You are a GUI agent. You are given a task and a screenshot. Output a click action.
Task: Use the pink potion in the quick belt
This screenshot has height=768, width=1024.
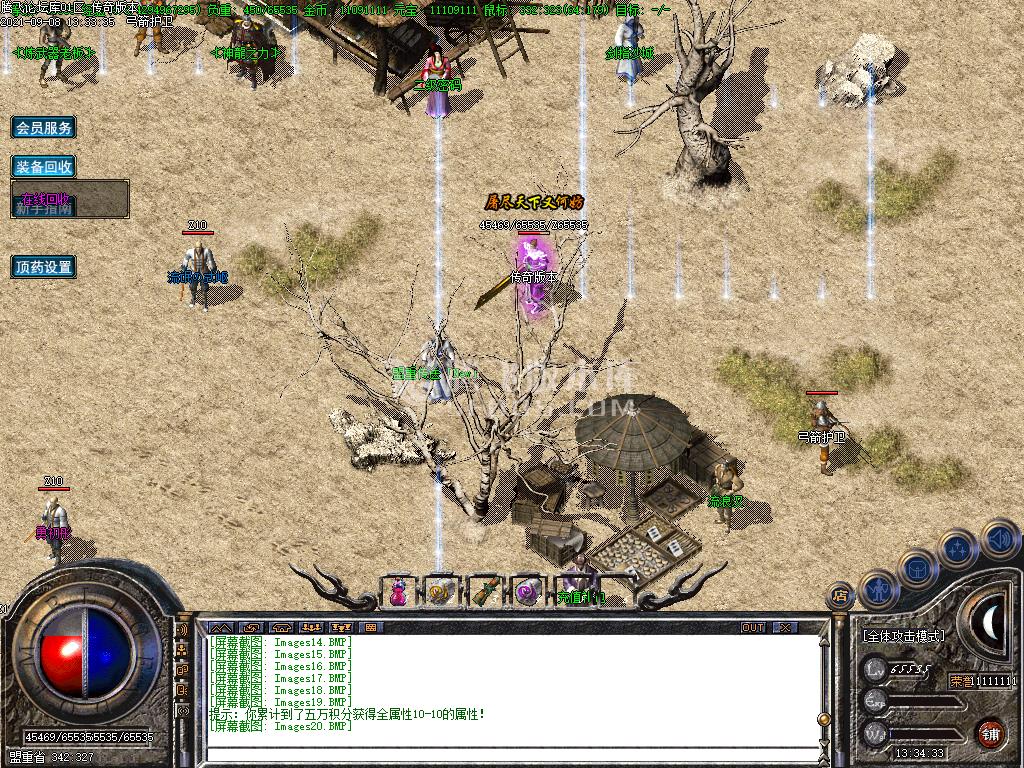(x=398, y=592)
